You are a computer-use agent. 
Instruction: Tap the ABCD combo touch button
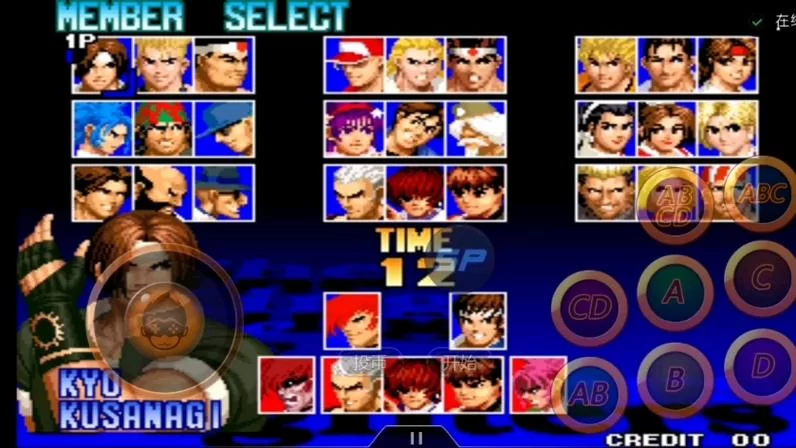click(675, 204)
